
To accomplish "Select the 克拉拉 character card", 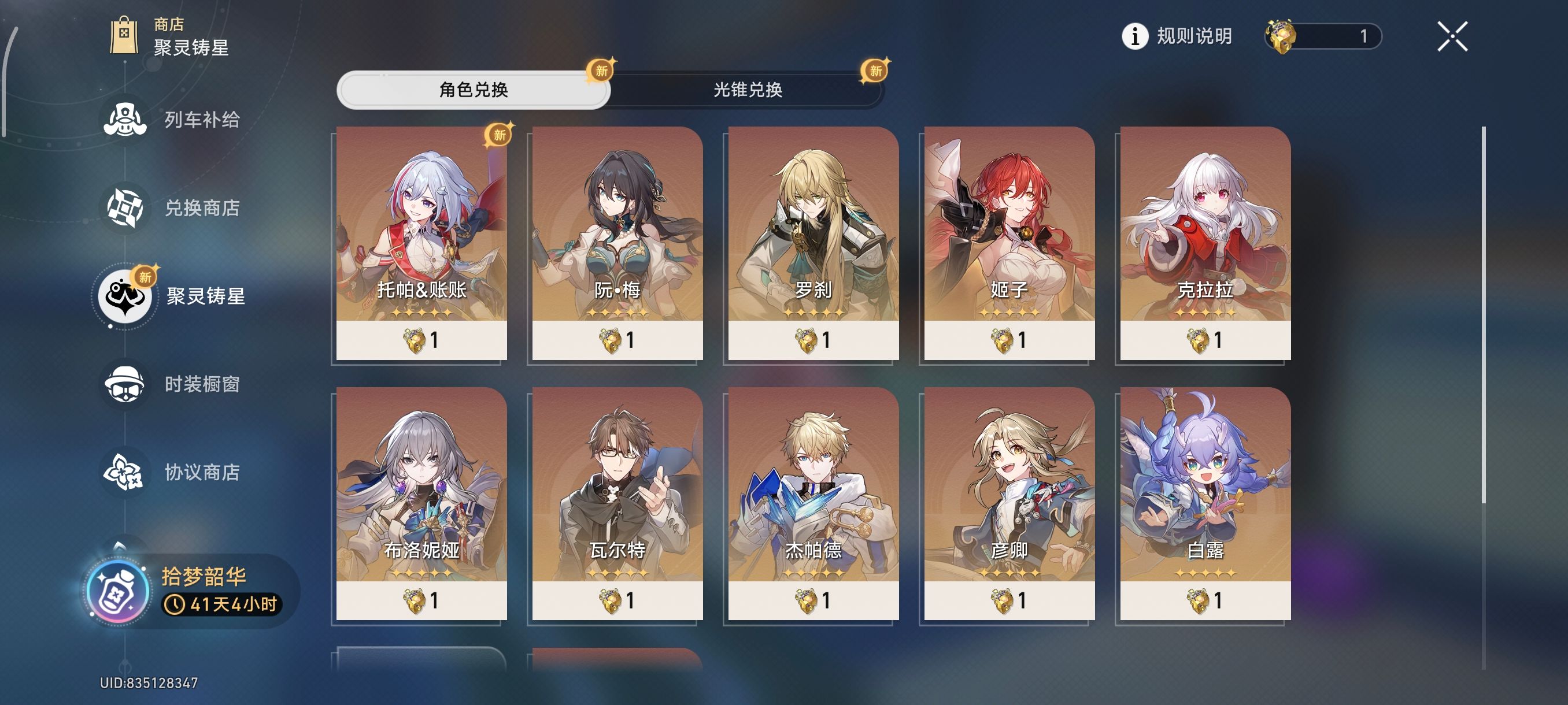I will (1205, 243).
